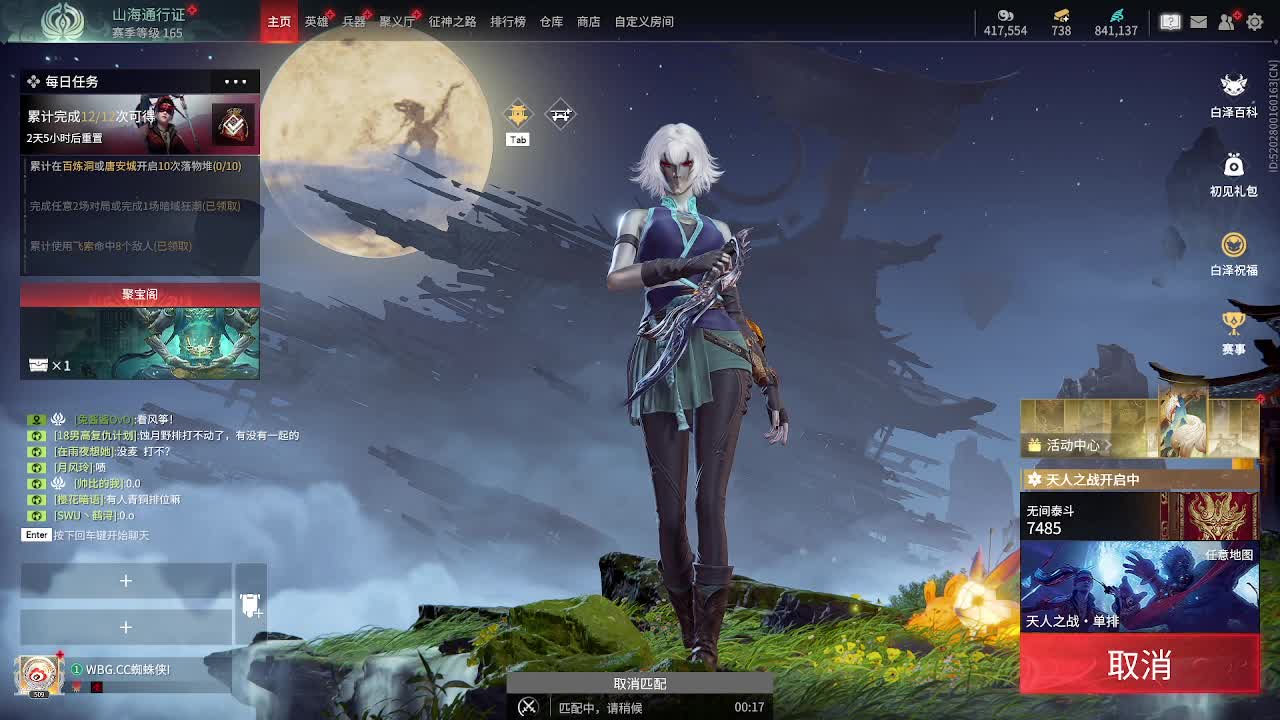Viewport: 1280px width, 720px height.
Task: Open the friends list icon with notification
Action: pyautogui.click(x=1225, y=21)
